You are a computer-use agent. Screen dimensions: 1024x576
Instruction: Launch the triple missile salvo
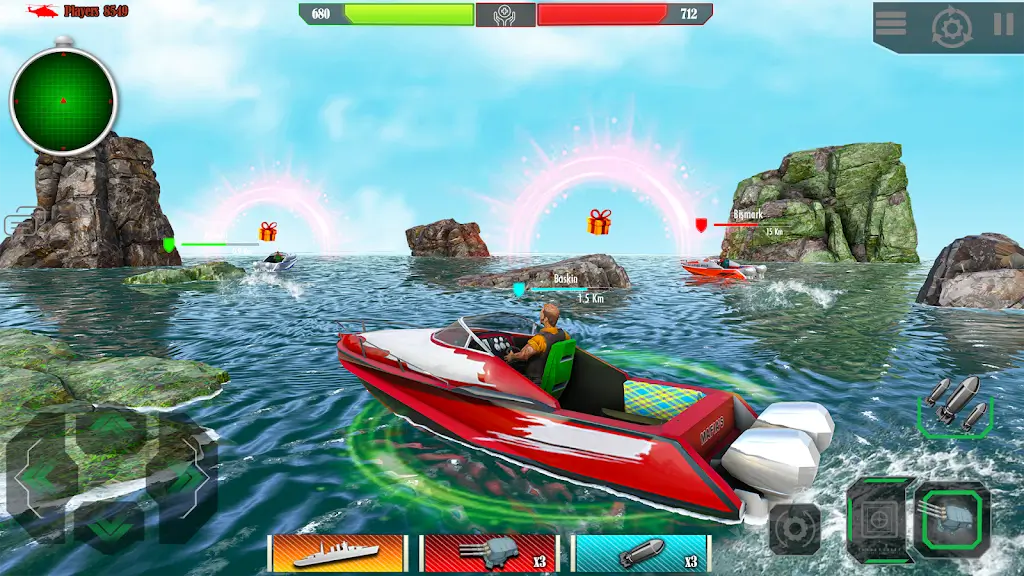(955, 405)
